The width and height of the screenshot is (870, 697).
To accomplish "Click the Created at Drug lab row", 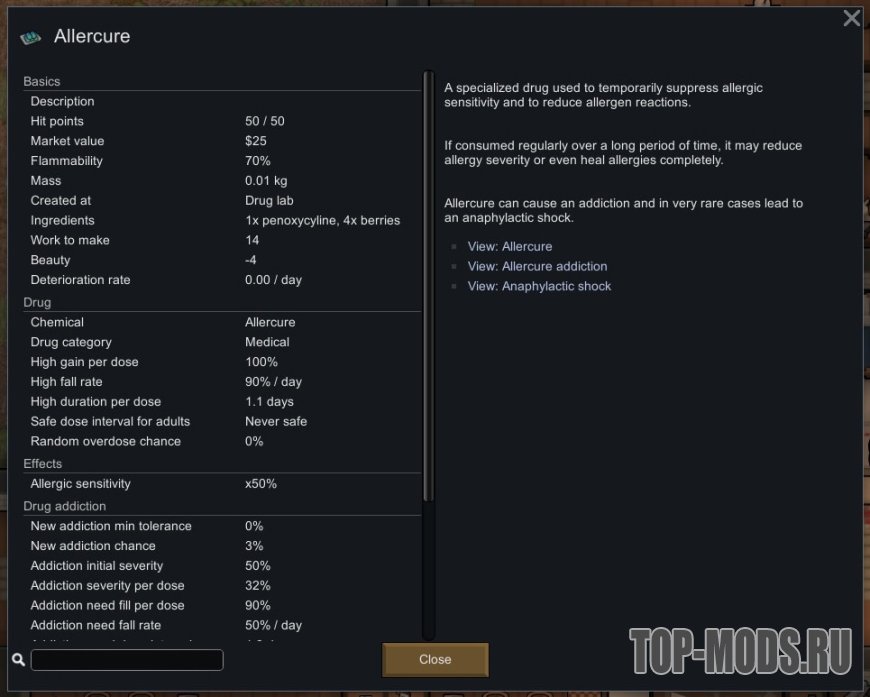I will (222, 200).
